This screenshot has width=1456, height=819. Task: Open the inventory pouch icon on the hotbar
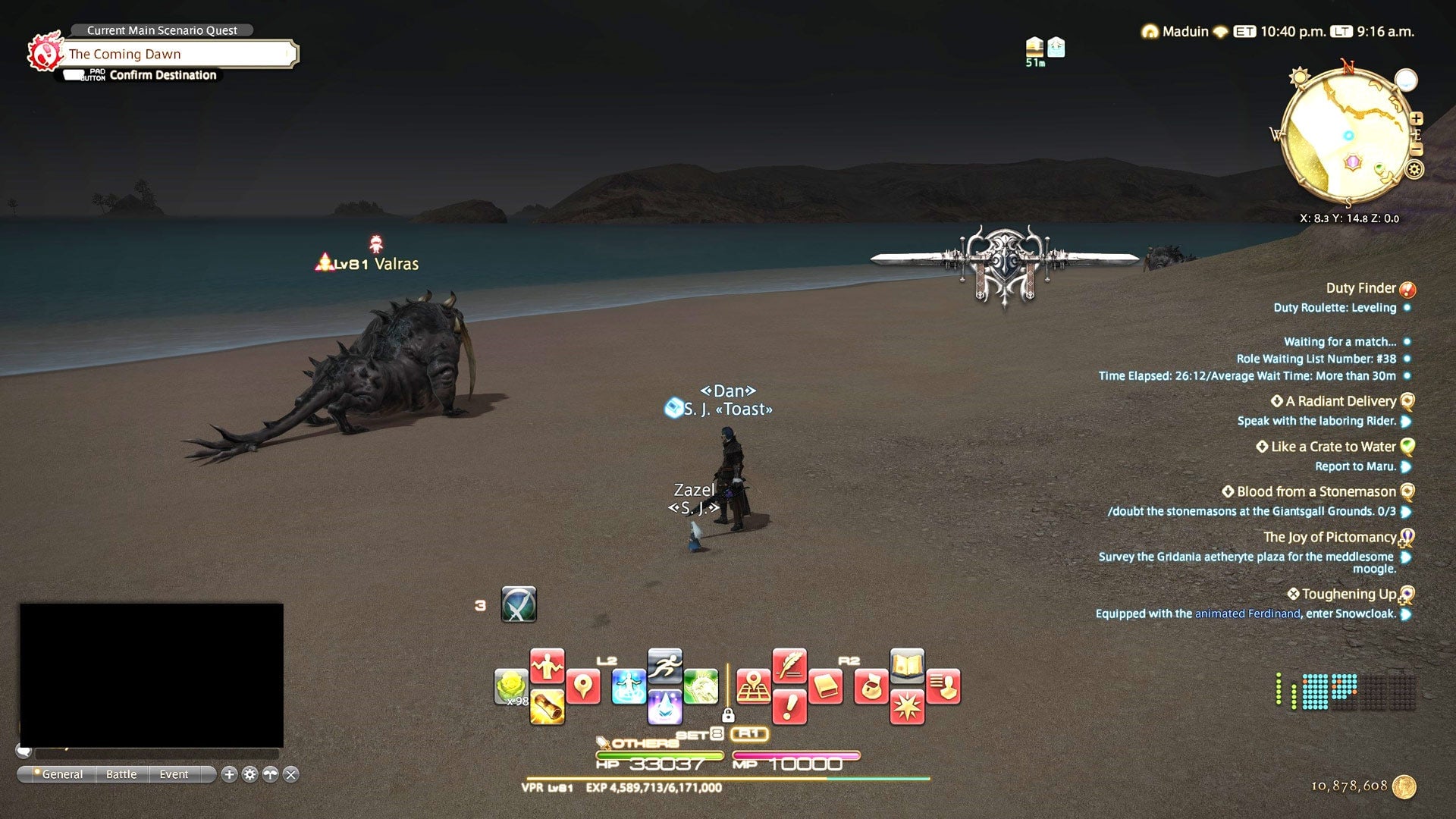[871, 686]
